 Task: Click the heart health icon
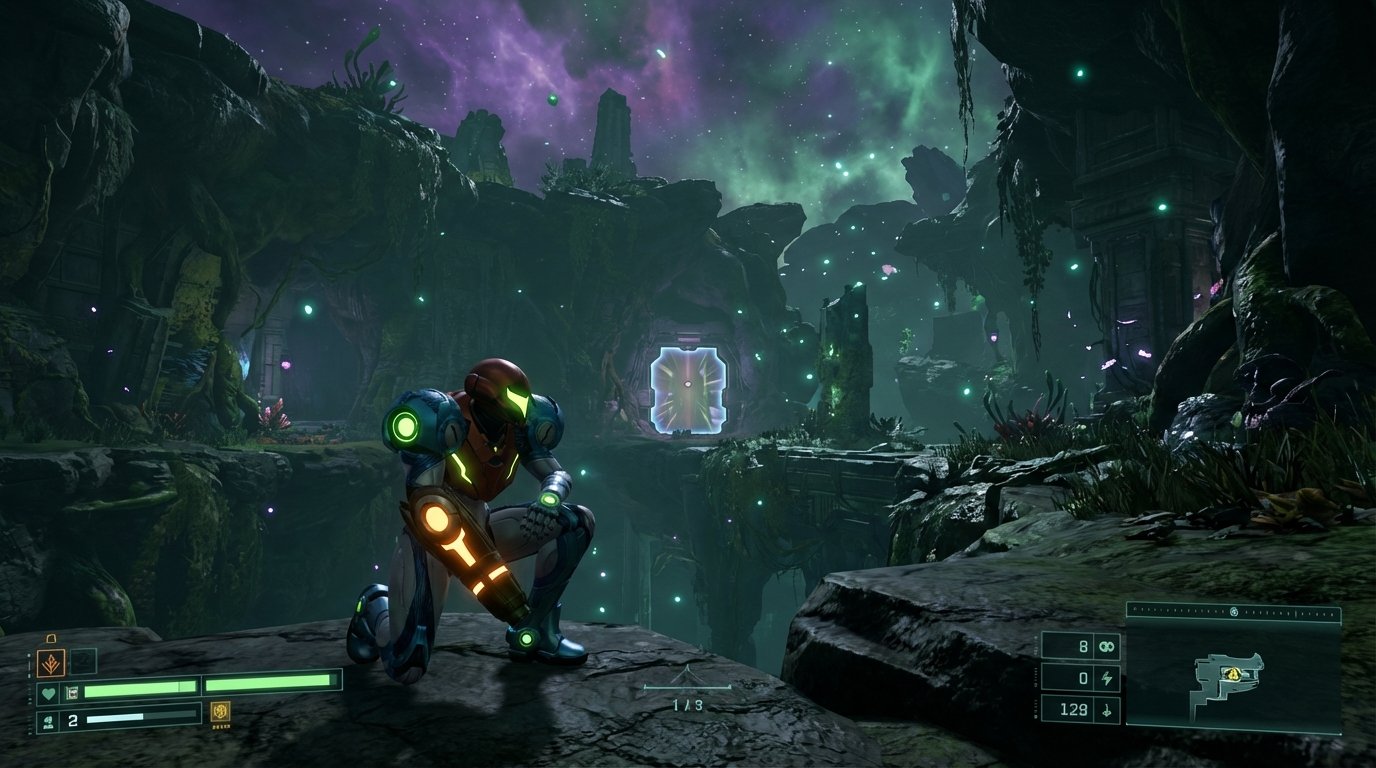pos(47,692)
